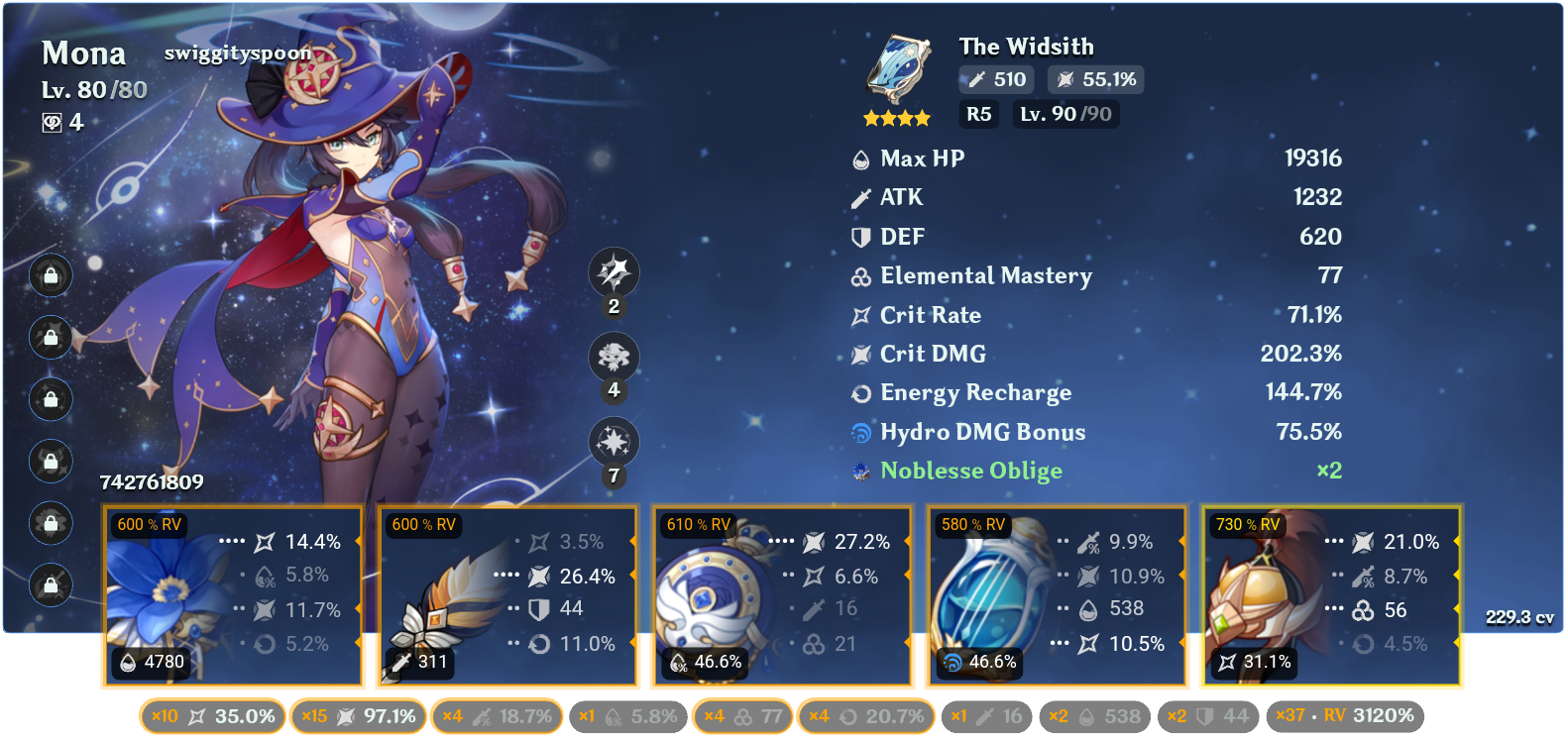Click the swiggityspoon player name
1568x740 pixels.
(x=237, y=52)
